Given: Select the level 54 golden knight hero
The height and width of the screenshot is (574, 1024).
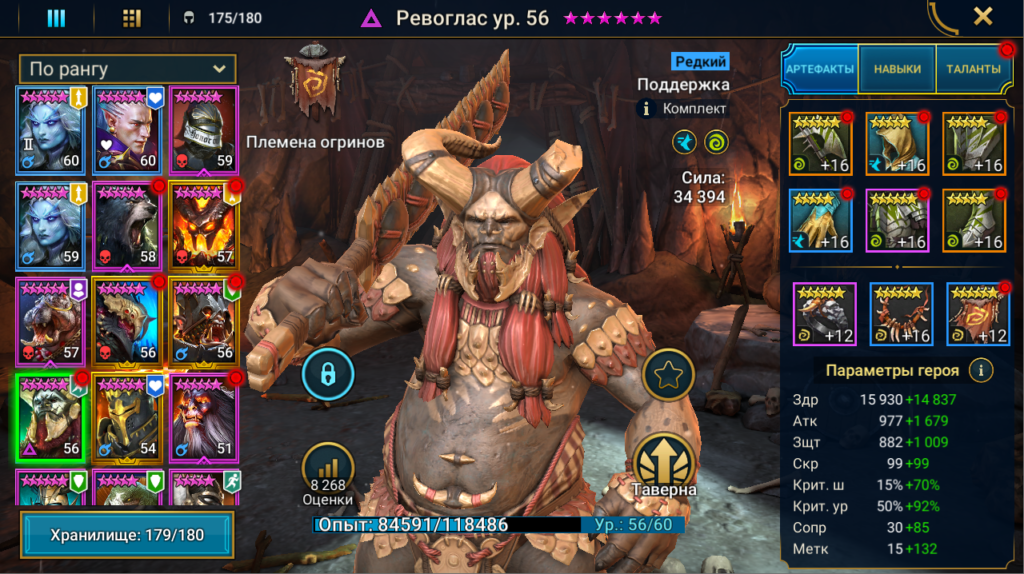Looking at the screenshot, I should point(127,417).
